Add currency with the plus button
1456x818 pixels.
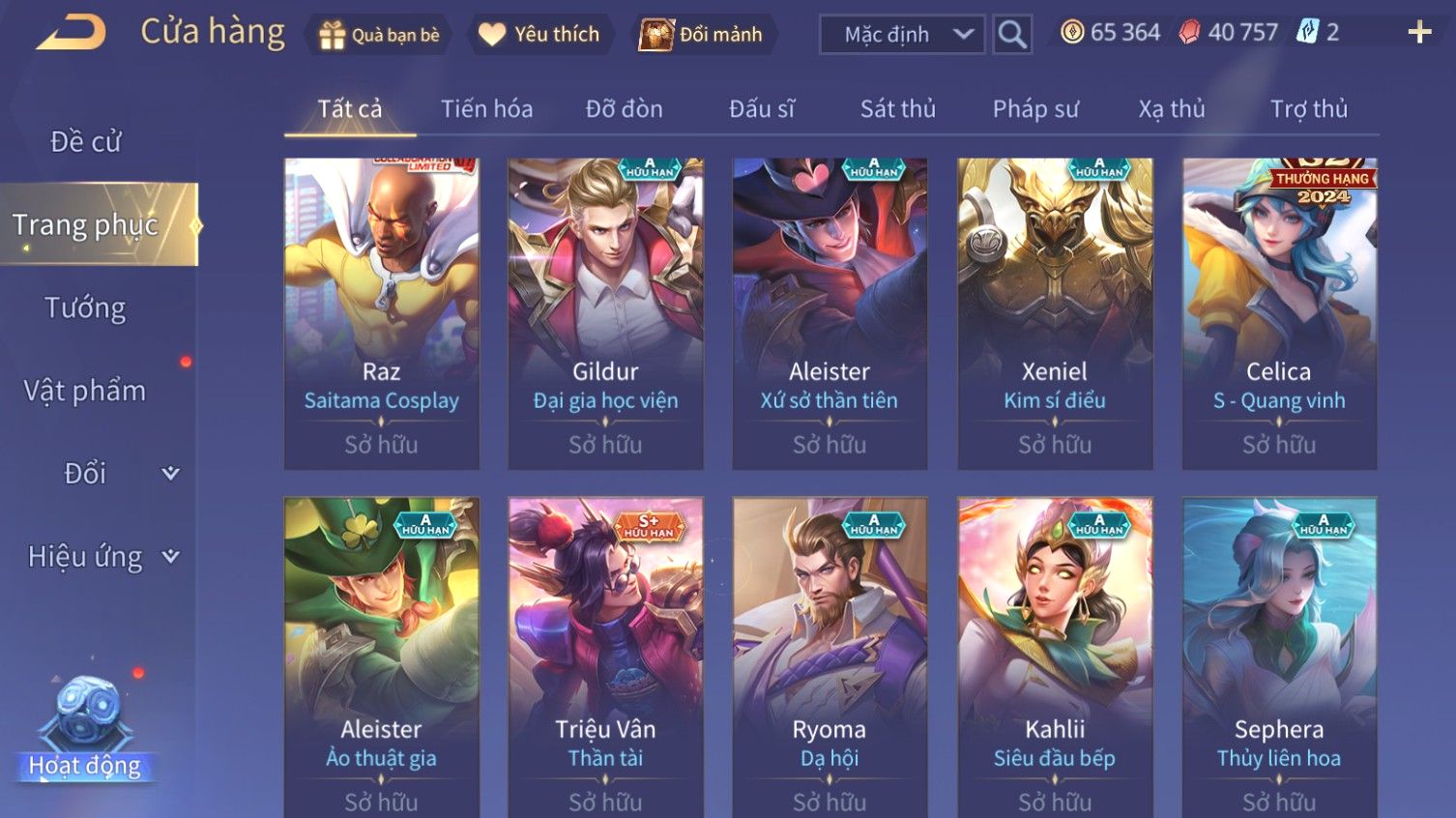[1419, 33]
